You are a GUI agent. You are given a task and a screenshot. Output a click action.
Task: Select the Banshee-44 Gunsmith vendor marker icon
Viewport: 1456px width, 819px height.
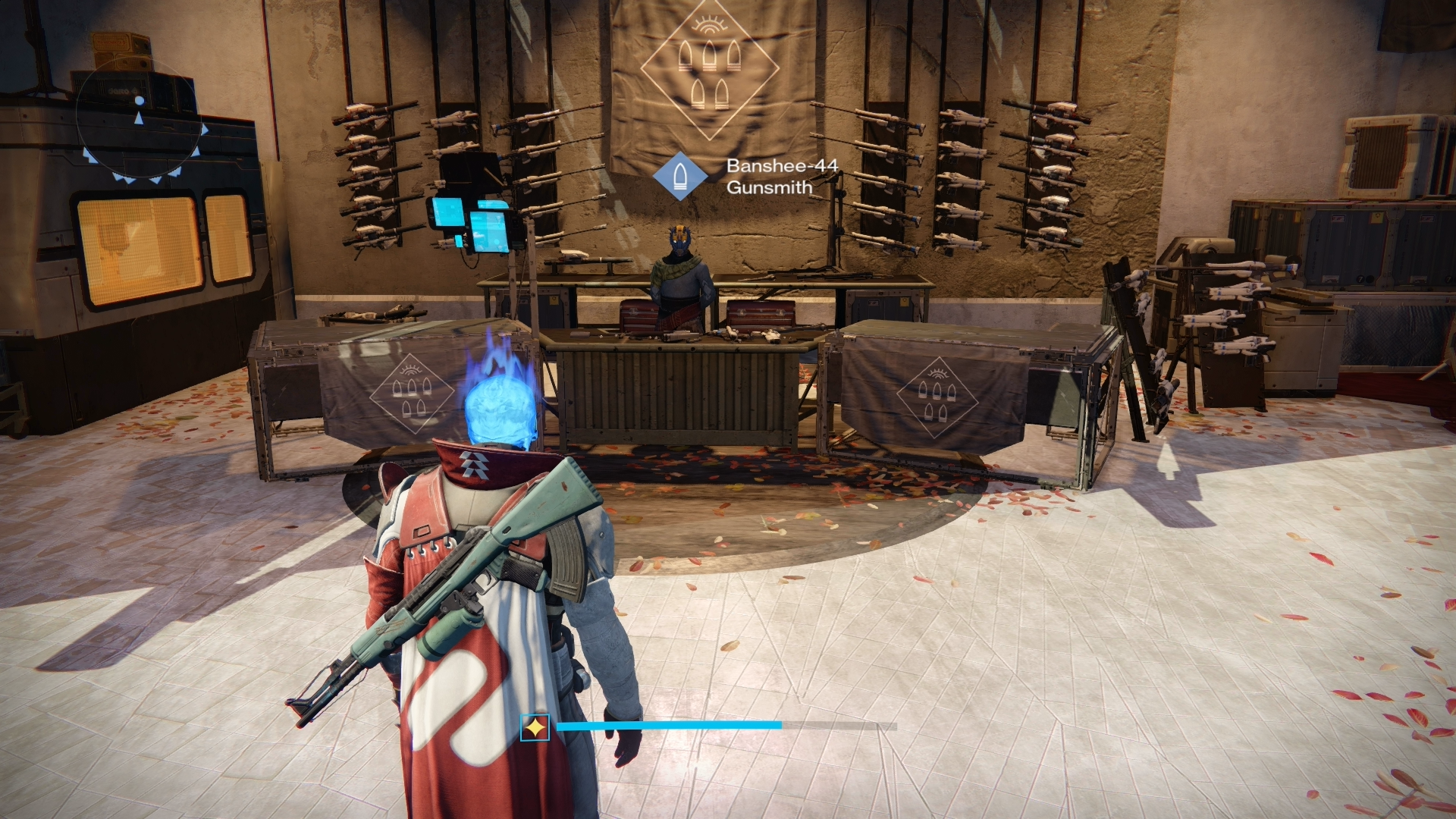pos(680,176)
